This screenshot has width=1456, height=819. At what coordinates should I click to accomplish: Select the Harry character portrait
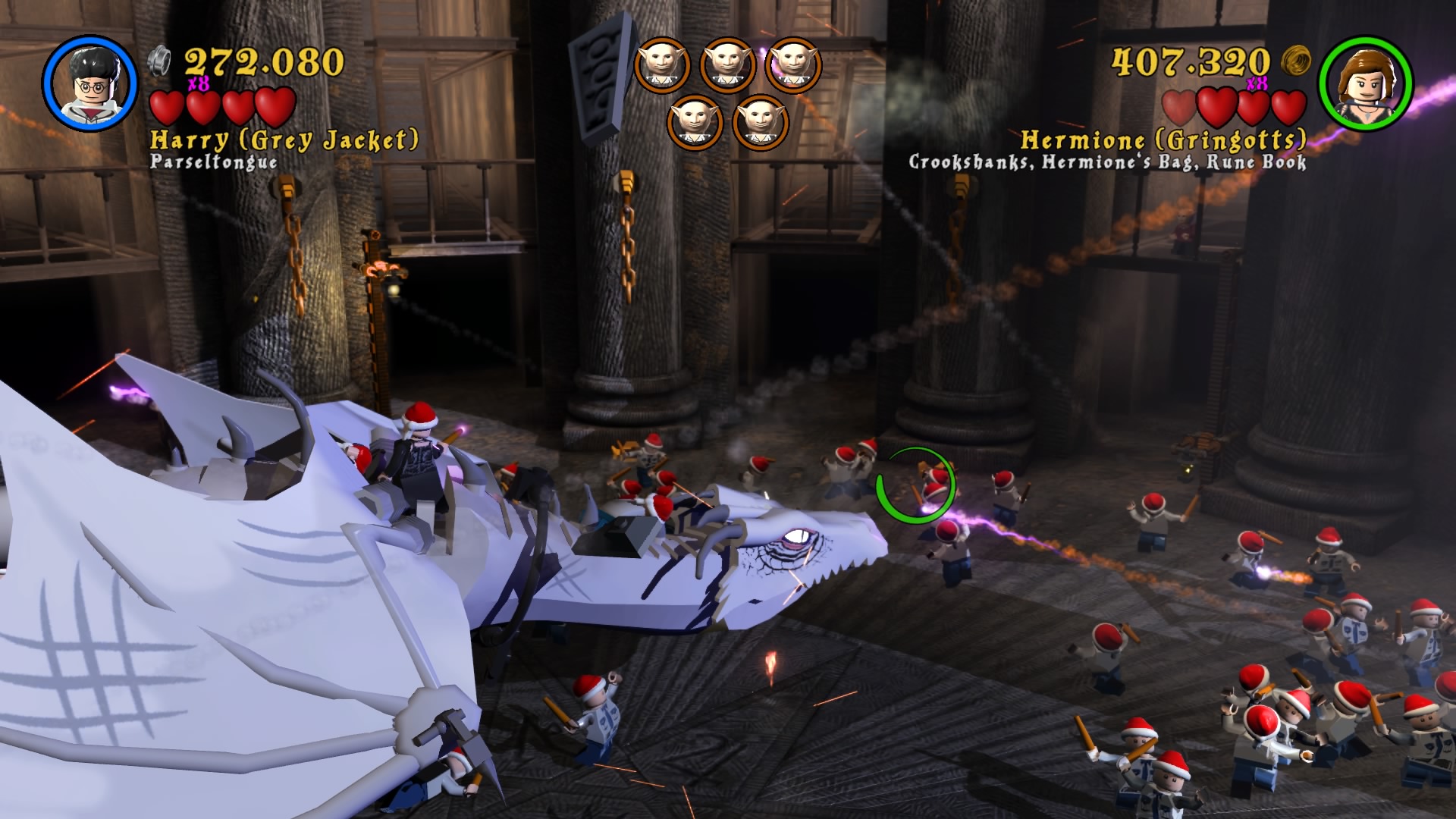tap(90, 83)
